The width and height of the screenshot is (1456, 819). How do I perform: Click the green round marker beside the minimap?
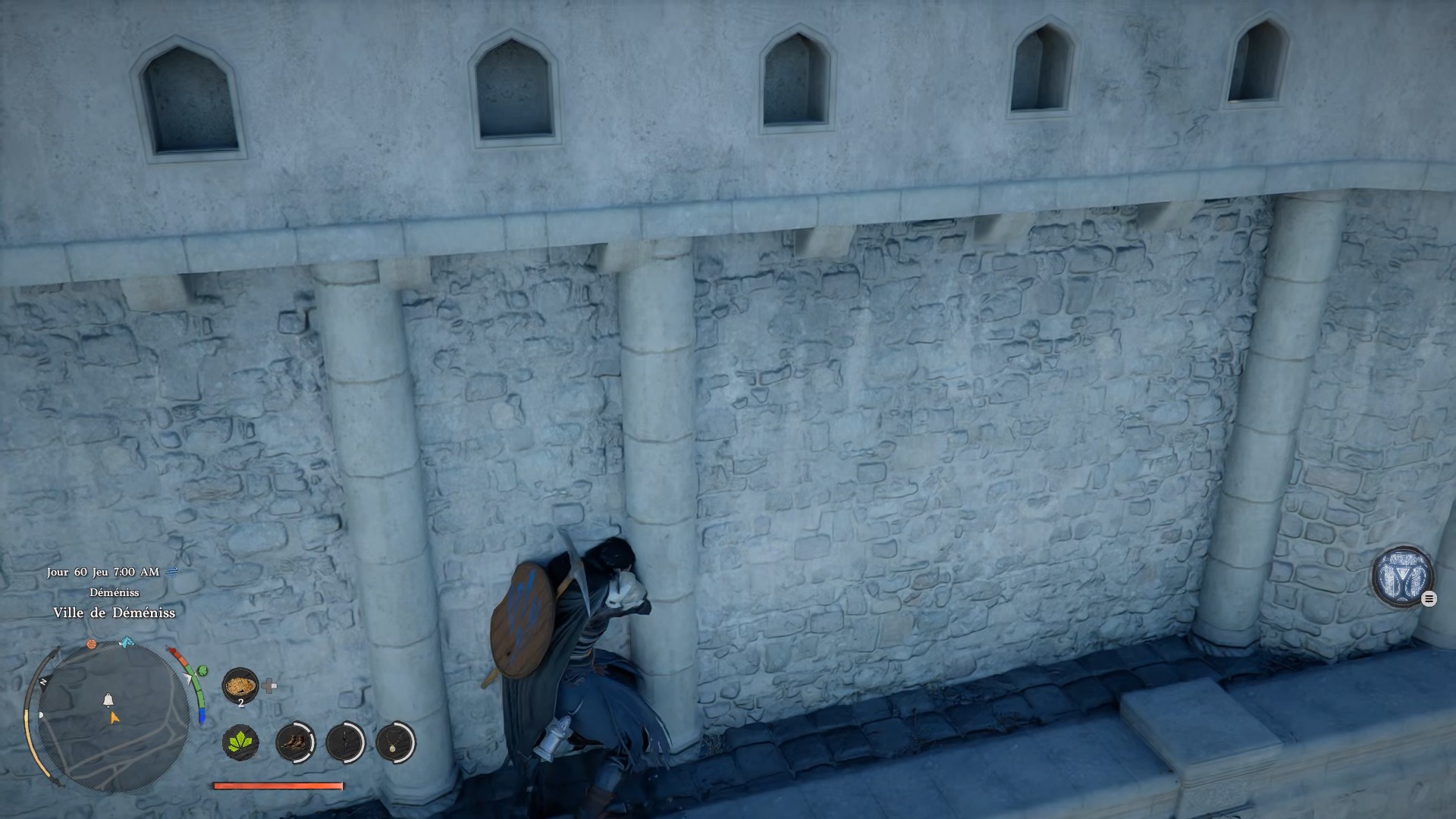202,671
